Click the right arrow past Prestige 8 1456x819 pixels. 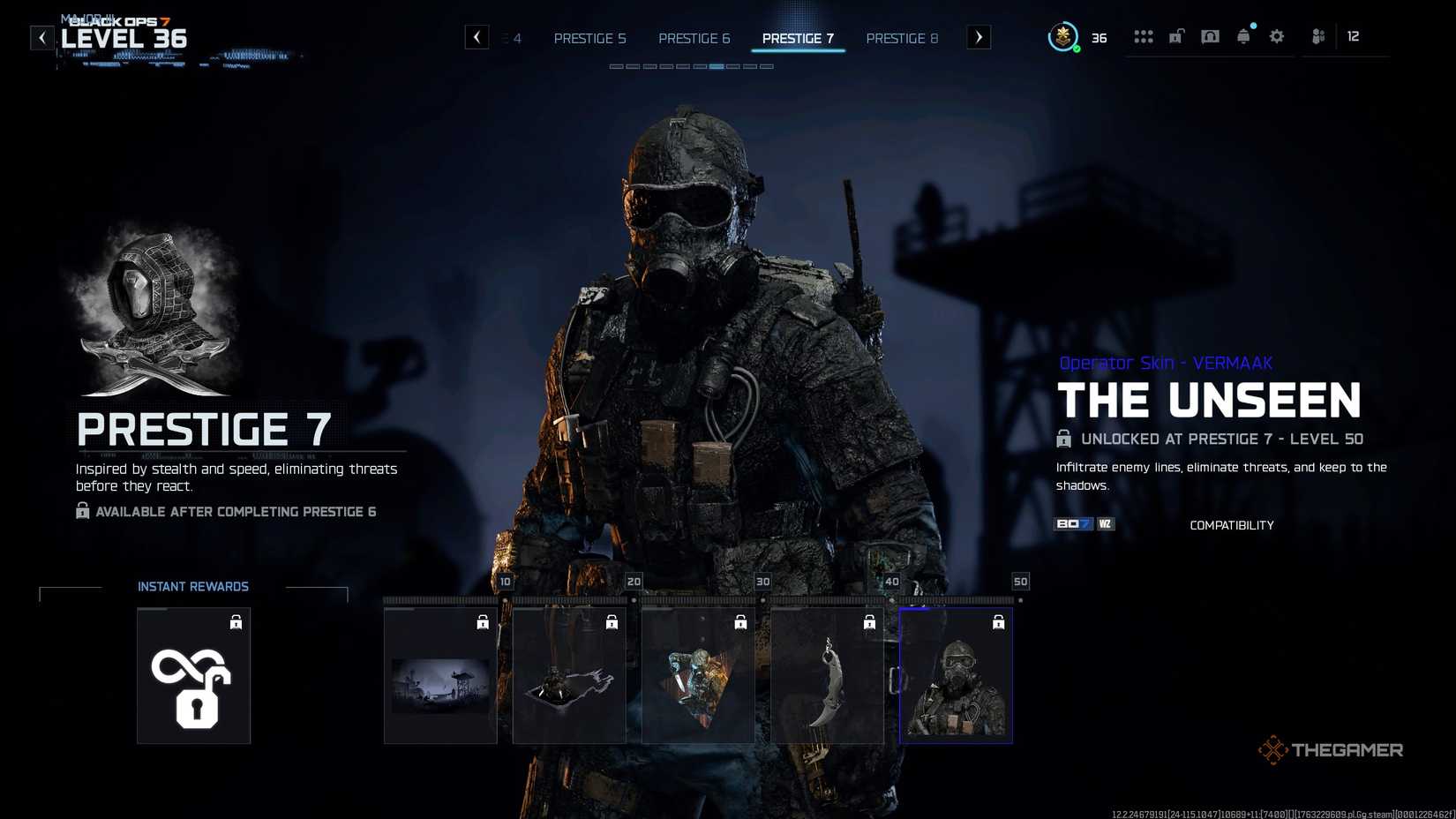click(978, 37)
